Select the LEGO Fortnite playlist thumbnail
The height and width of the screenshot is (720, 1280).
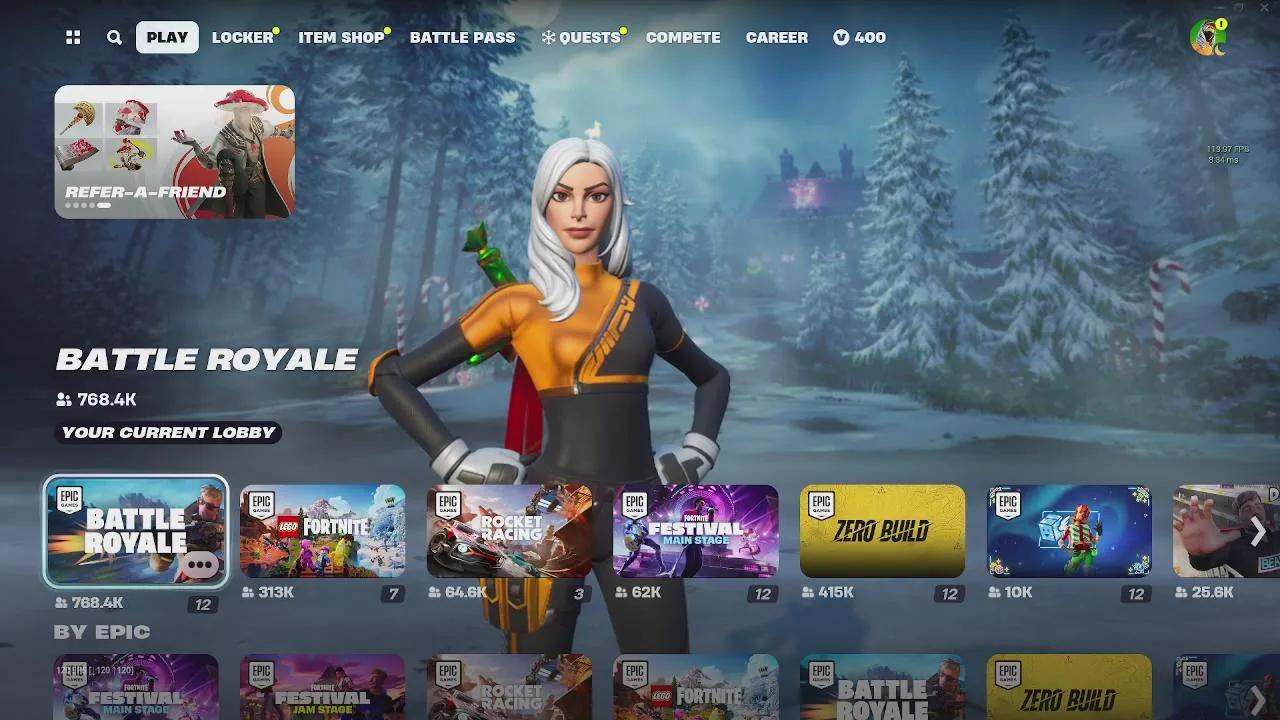322,532
